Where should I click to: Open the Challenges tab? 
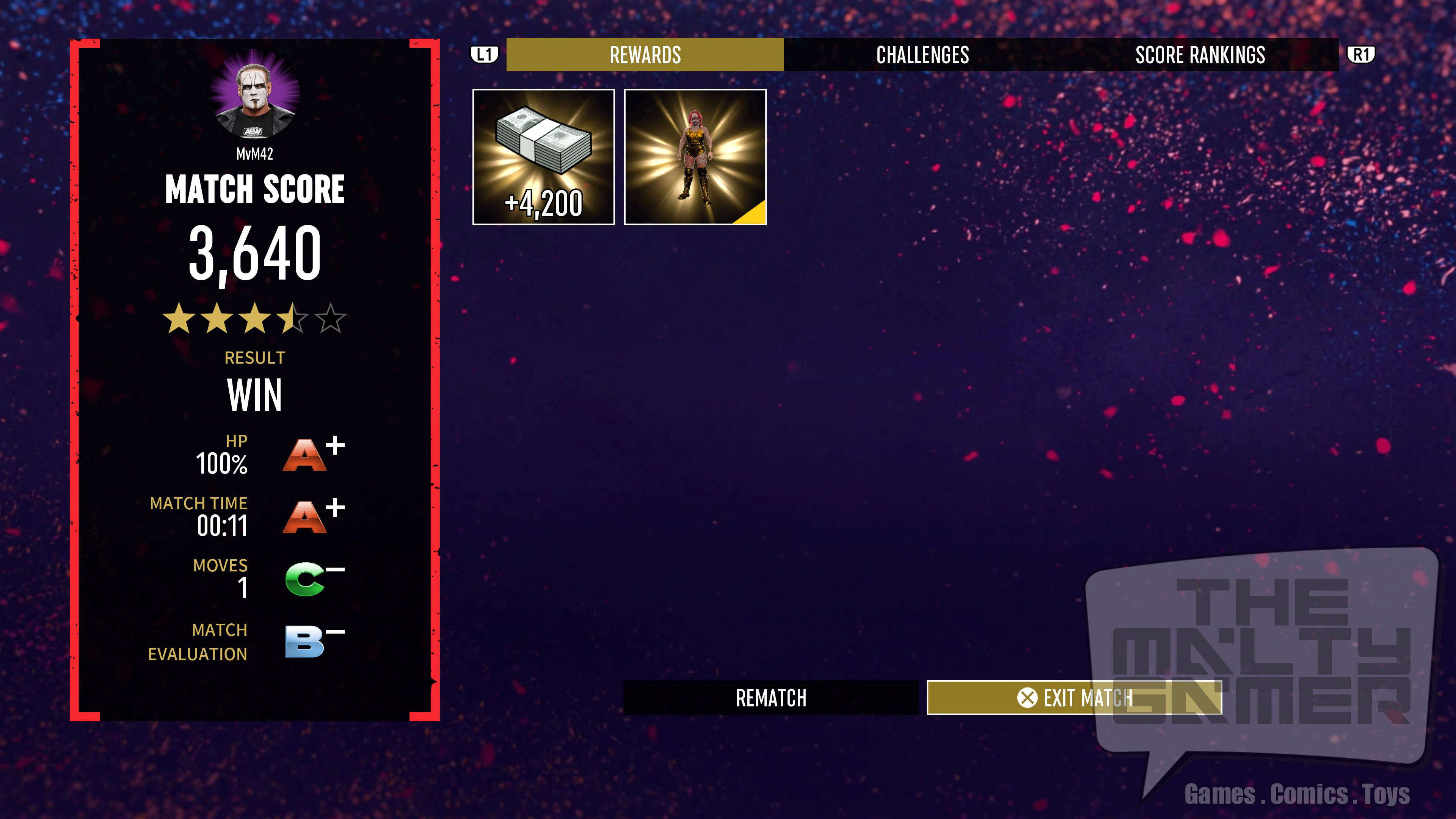click(923, 55)
